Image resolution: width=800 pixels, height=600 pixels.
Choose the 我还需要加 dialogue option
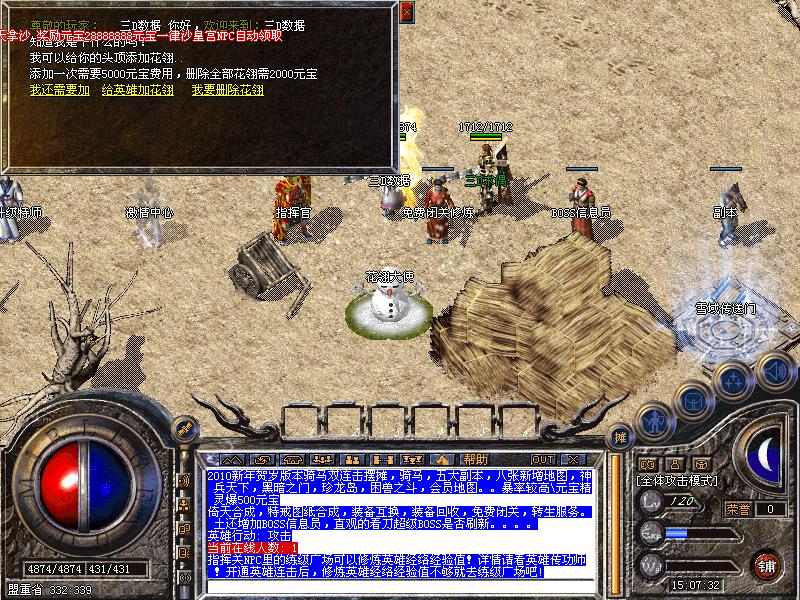pos(59,90)
